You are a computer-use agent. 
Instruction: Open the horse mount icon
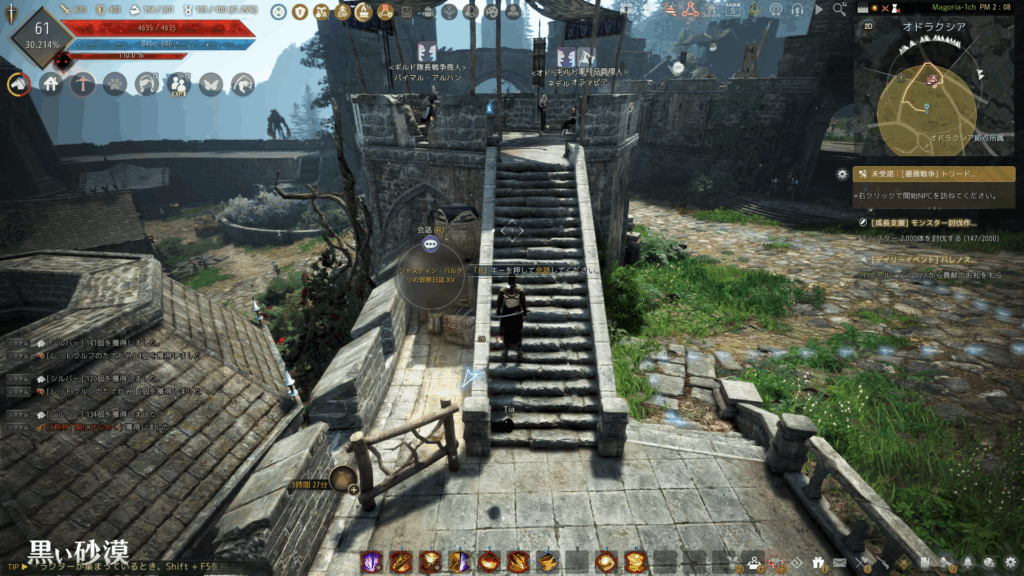pos(19,85)
